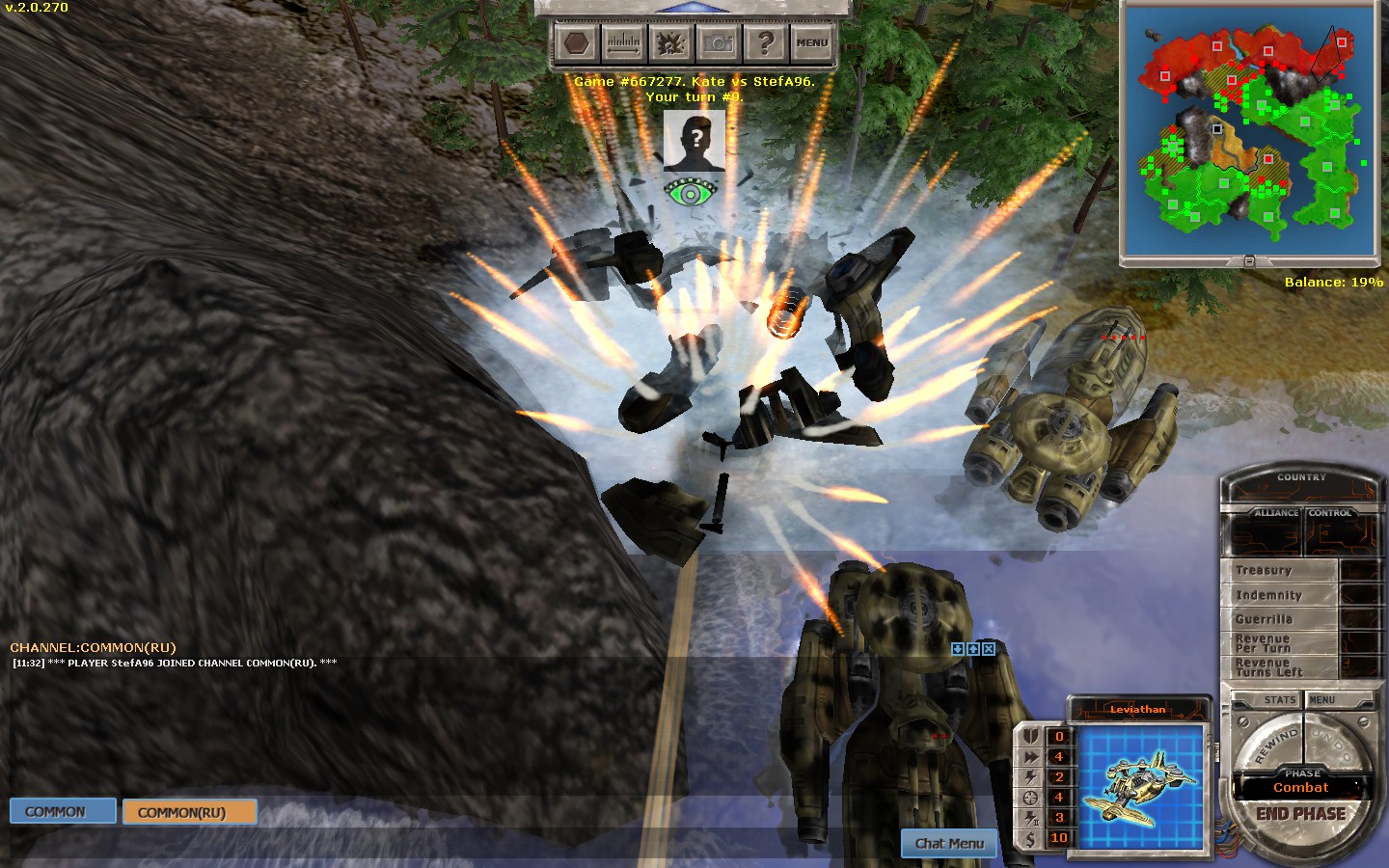The image size is (1389, 868).
Task: Open the Chat Menu
Action: (x=947, y=843)
